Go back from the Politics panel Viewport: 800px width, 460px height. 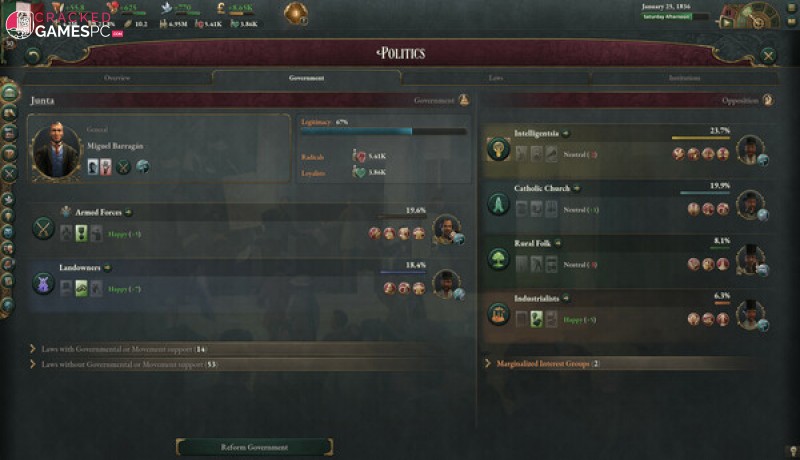34,56
